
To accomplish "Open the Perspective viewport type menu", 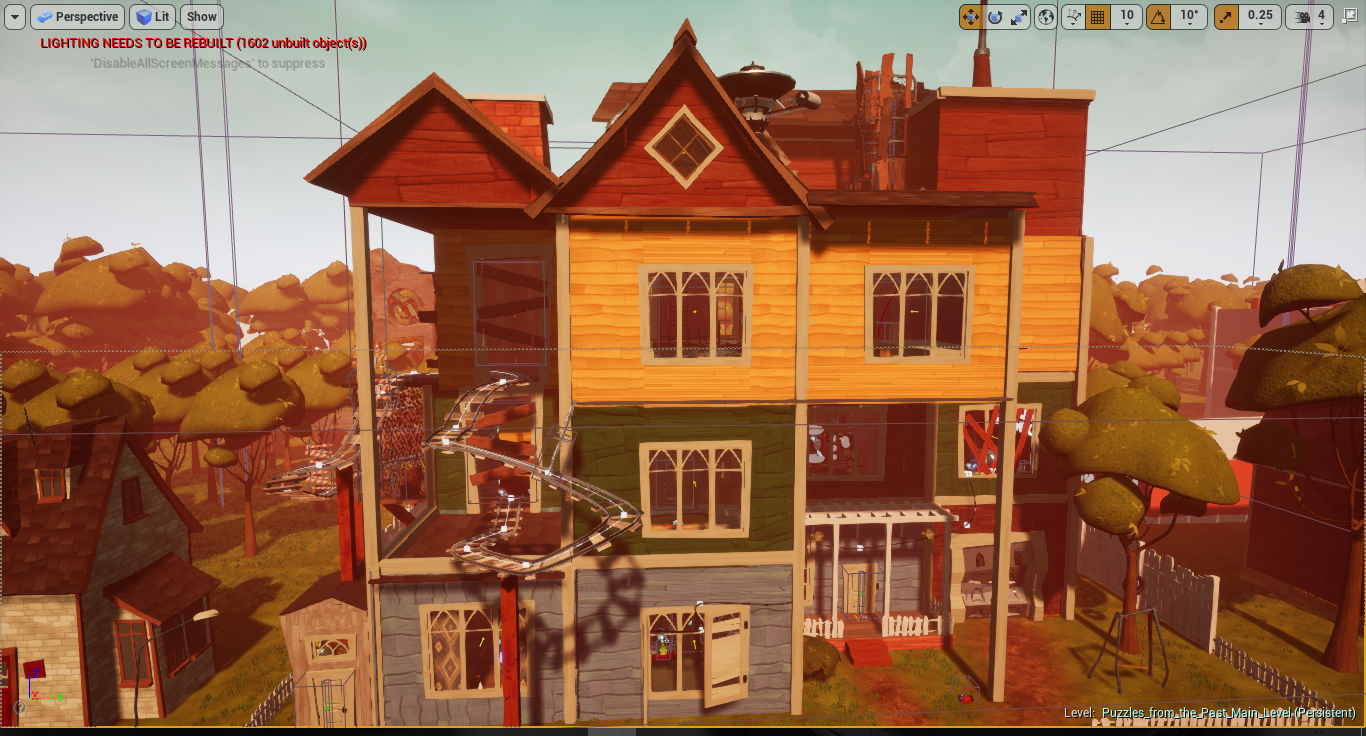I will coord(78,16).
